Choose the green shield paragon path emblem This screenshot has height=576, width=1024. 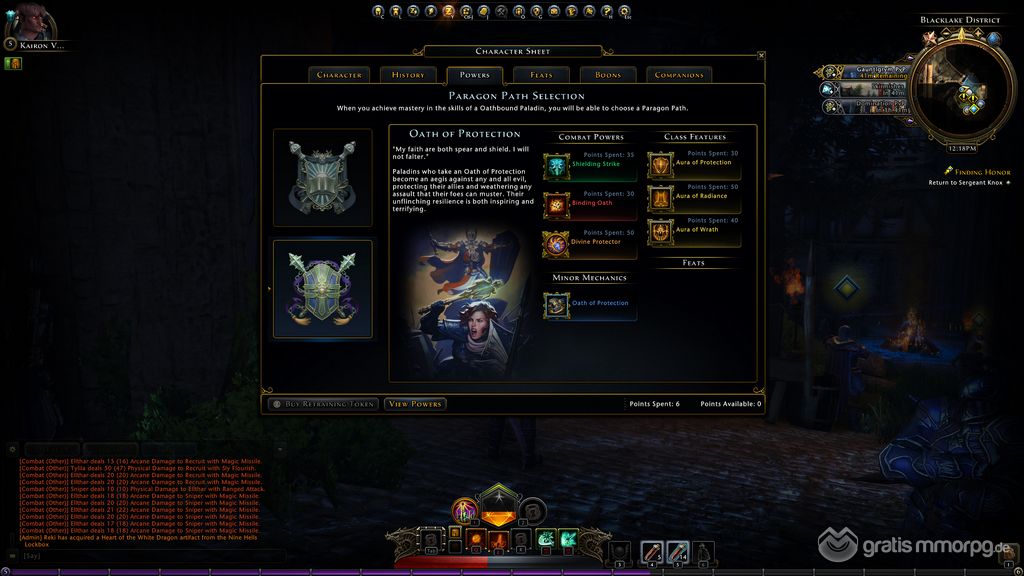(323, 289)
